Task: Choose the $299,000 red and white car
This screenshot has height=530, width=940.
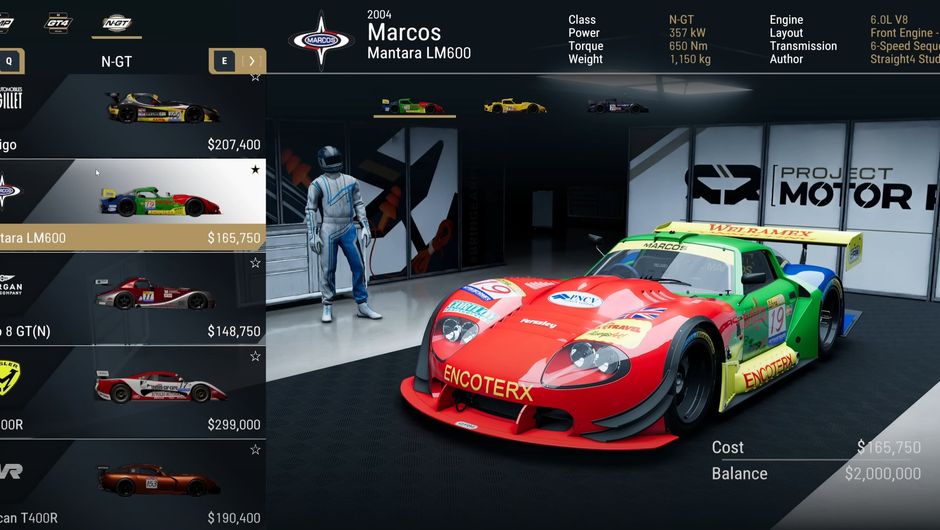Action: 132,392
